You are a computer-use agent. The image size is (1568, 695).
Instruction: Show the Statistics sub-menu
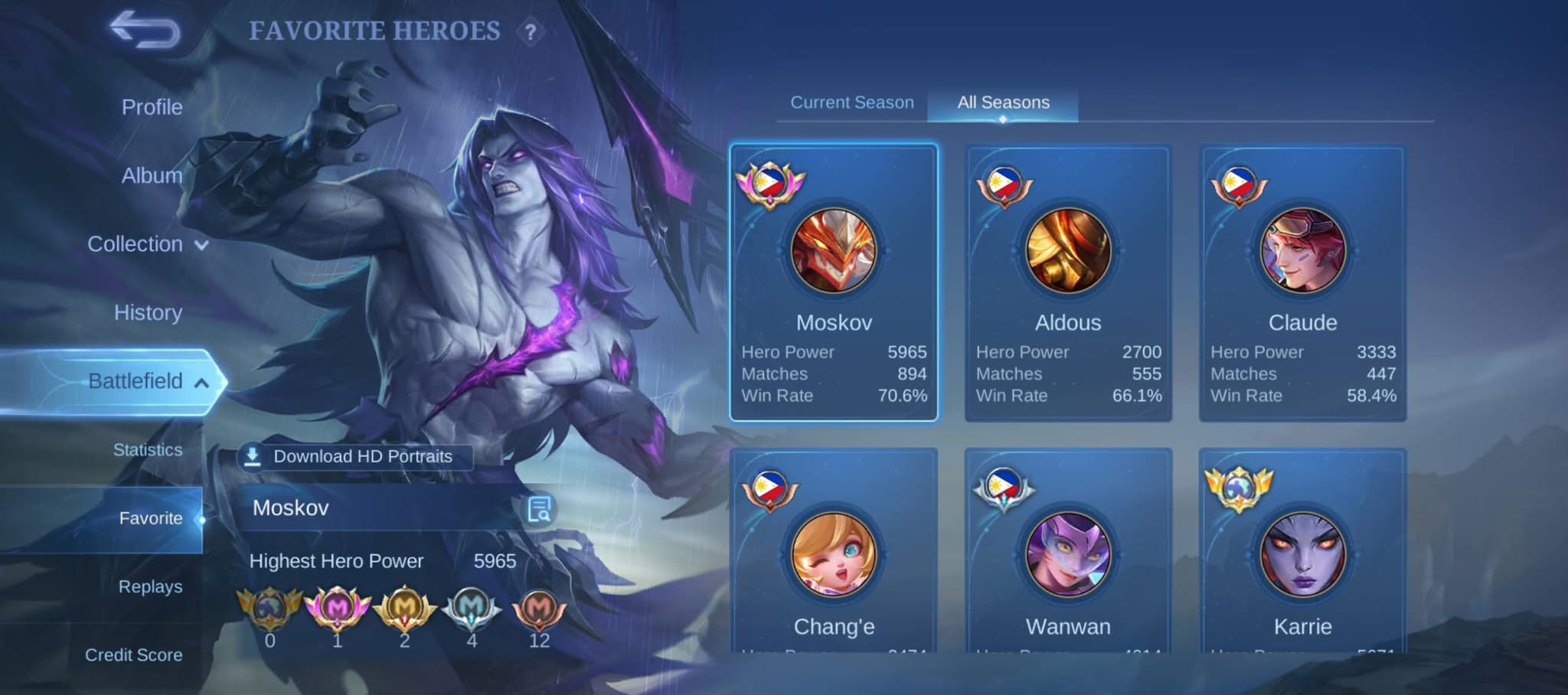coord(148,450)
